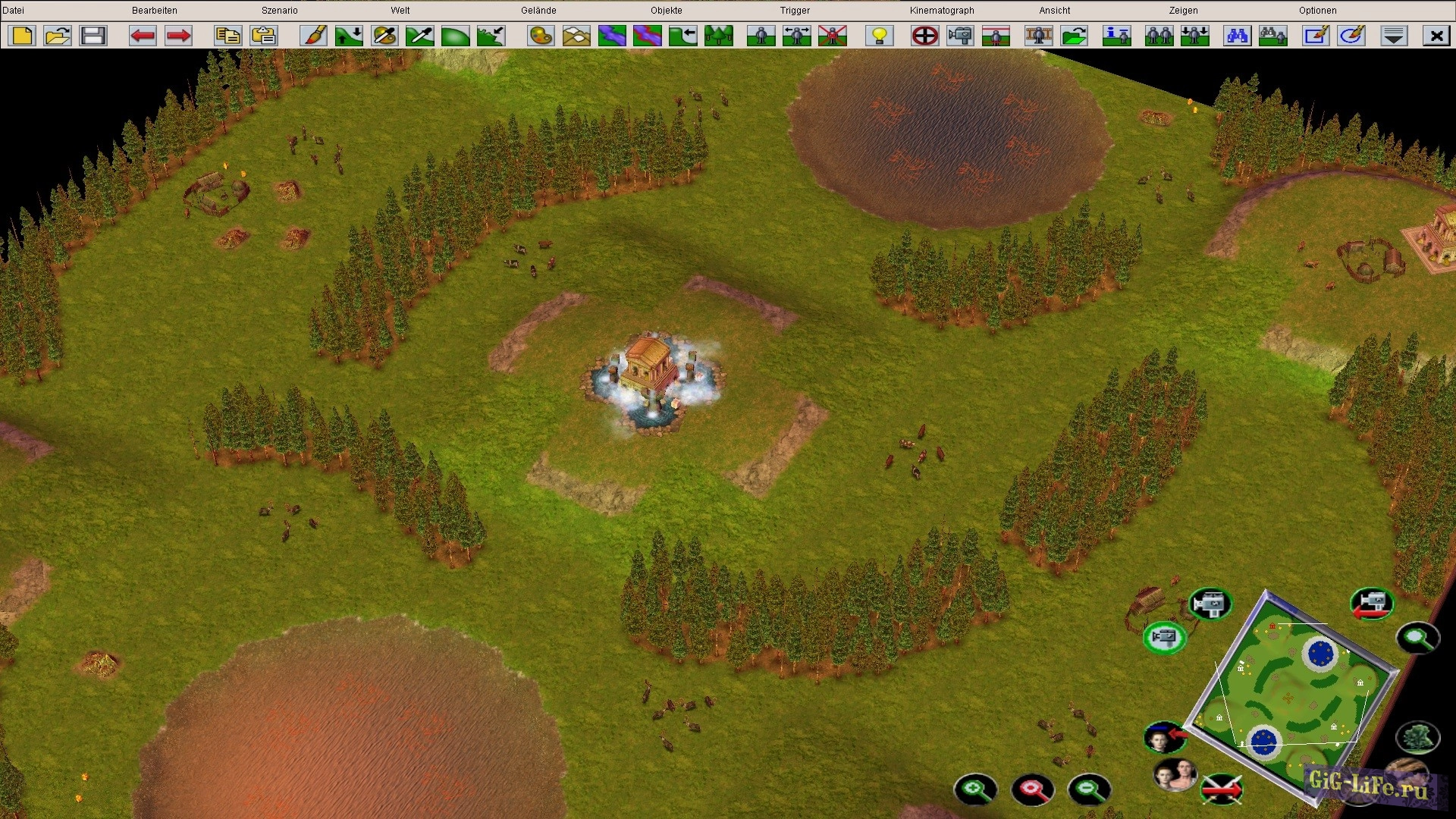Click the blue binoculars toolbar icon
The height and width of the screenshot is (819, 1456).
[1238, 36]
